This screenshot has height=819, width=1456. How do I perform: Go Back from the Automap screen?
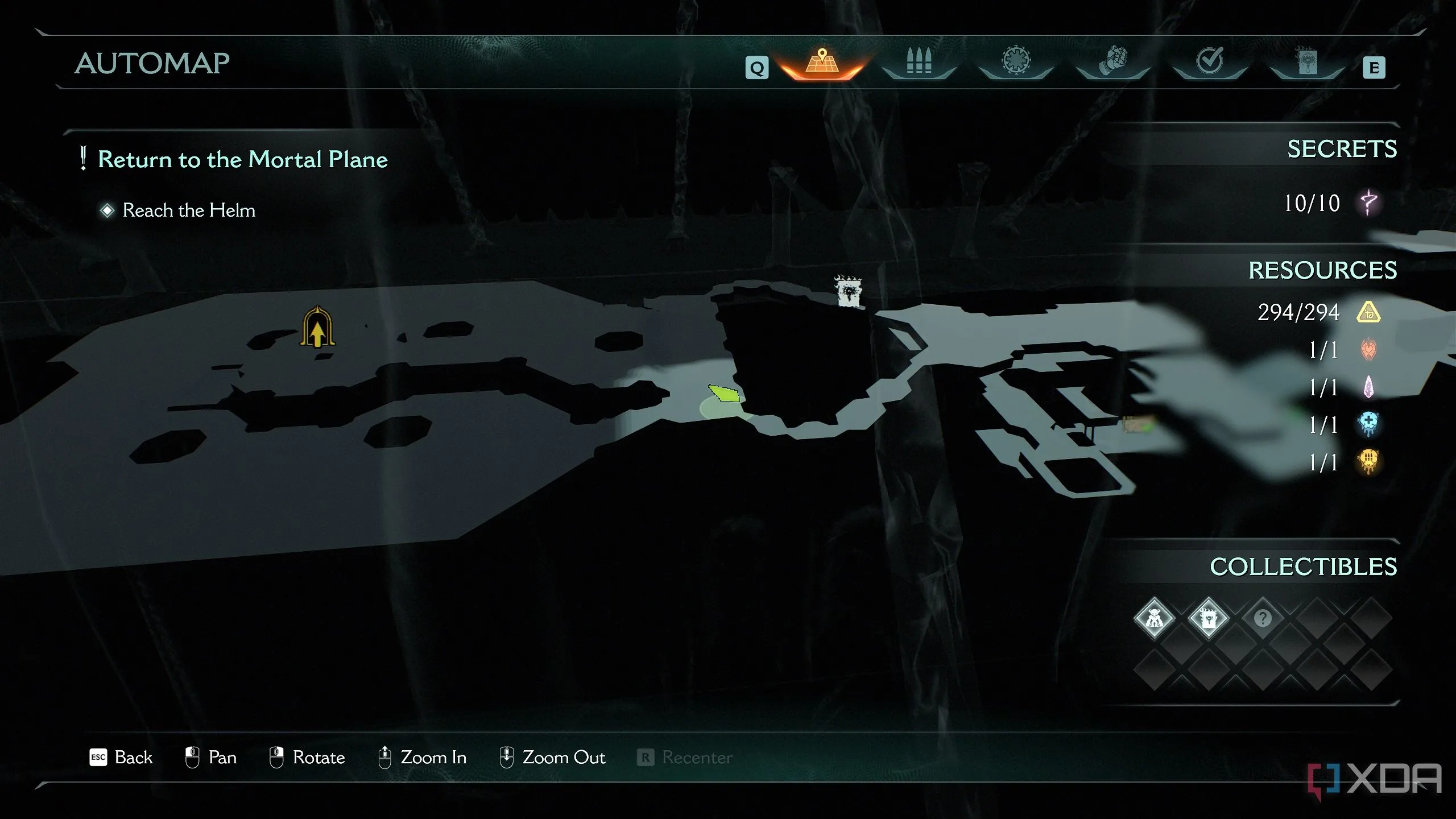[122, 758]
